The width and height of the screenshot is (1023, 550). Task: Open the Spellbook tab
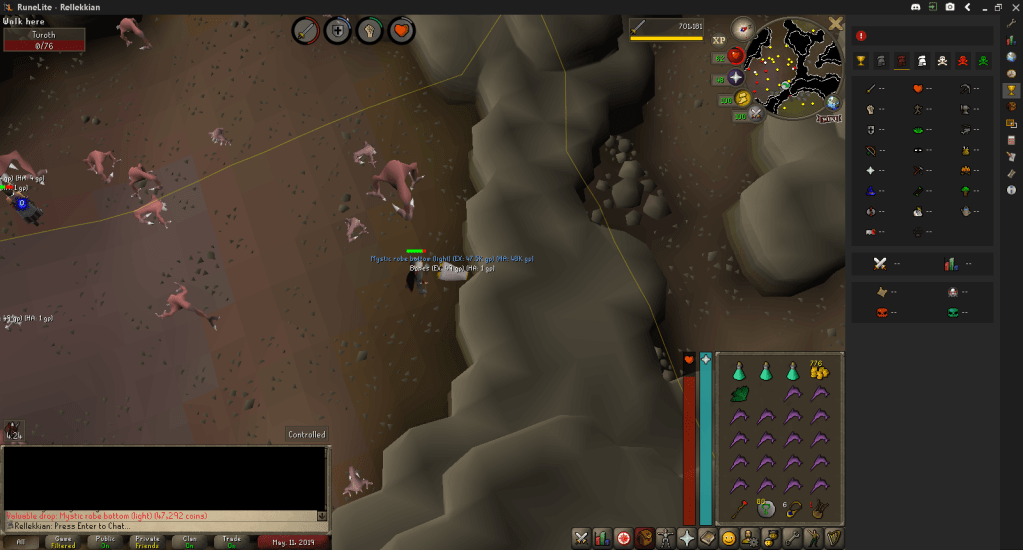(687, 538)
